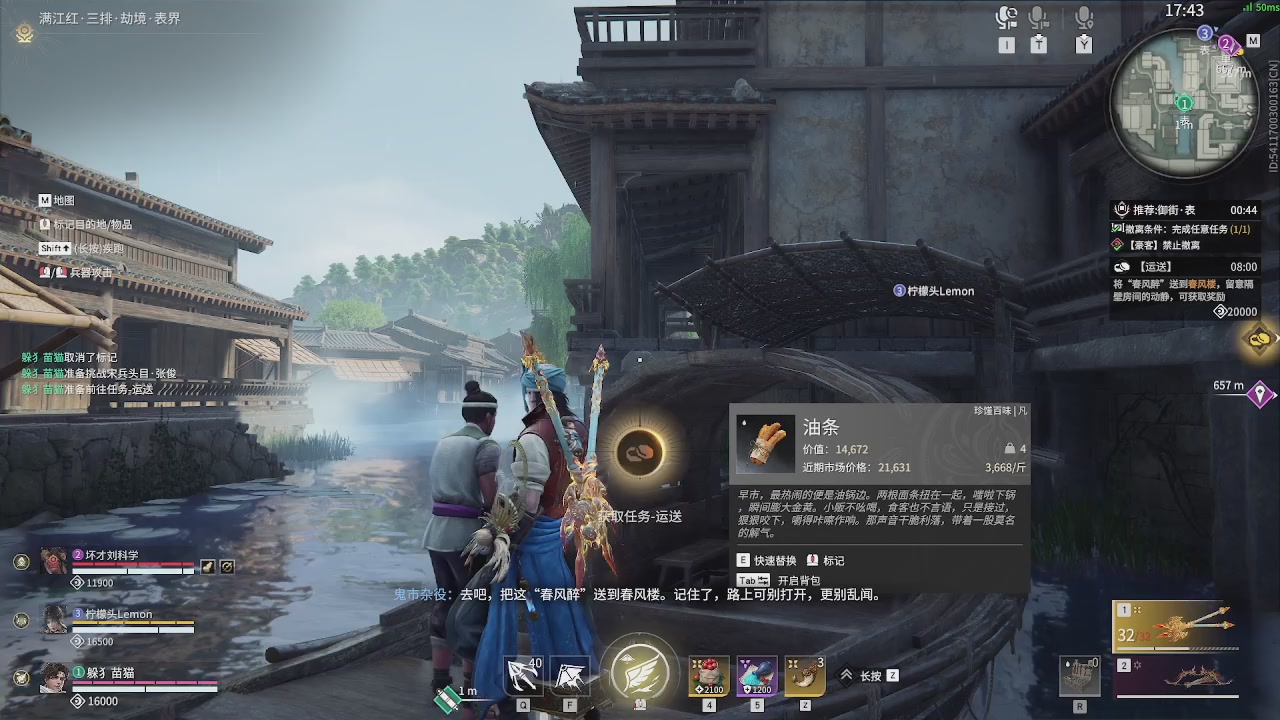Select the glider kite on the F slot
The width and height of the screenshot is (1280, 720).
(x=571, y=675)
